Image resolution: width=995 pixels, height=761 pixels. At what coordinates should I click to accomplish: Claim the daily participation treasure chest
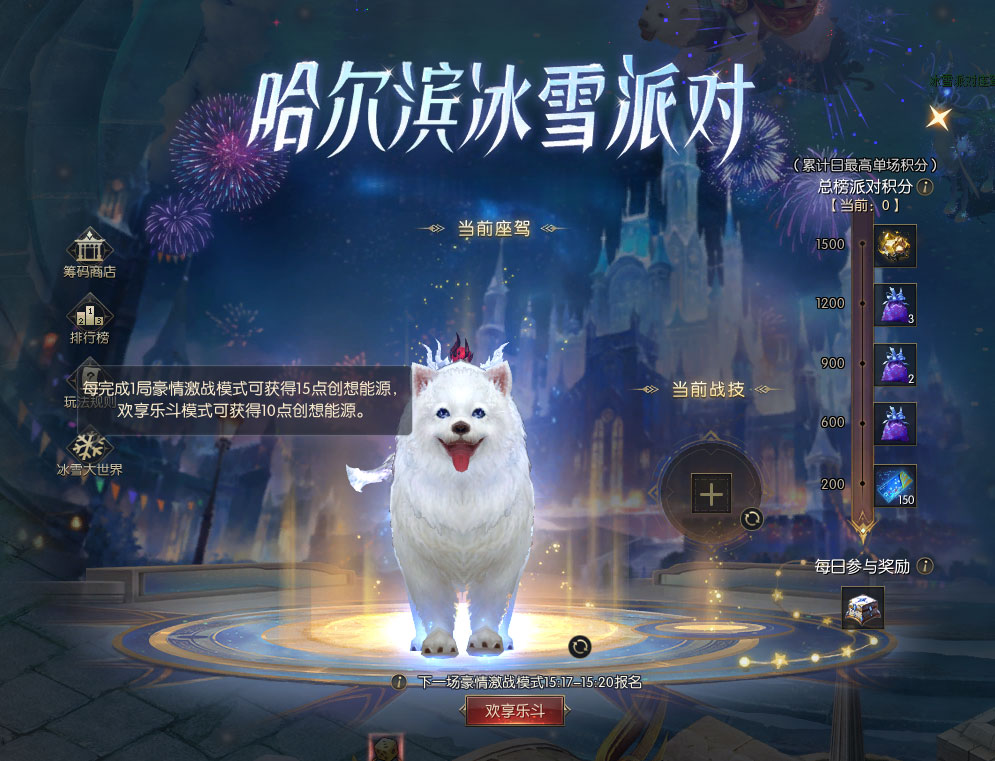point(862,608)
